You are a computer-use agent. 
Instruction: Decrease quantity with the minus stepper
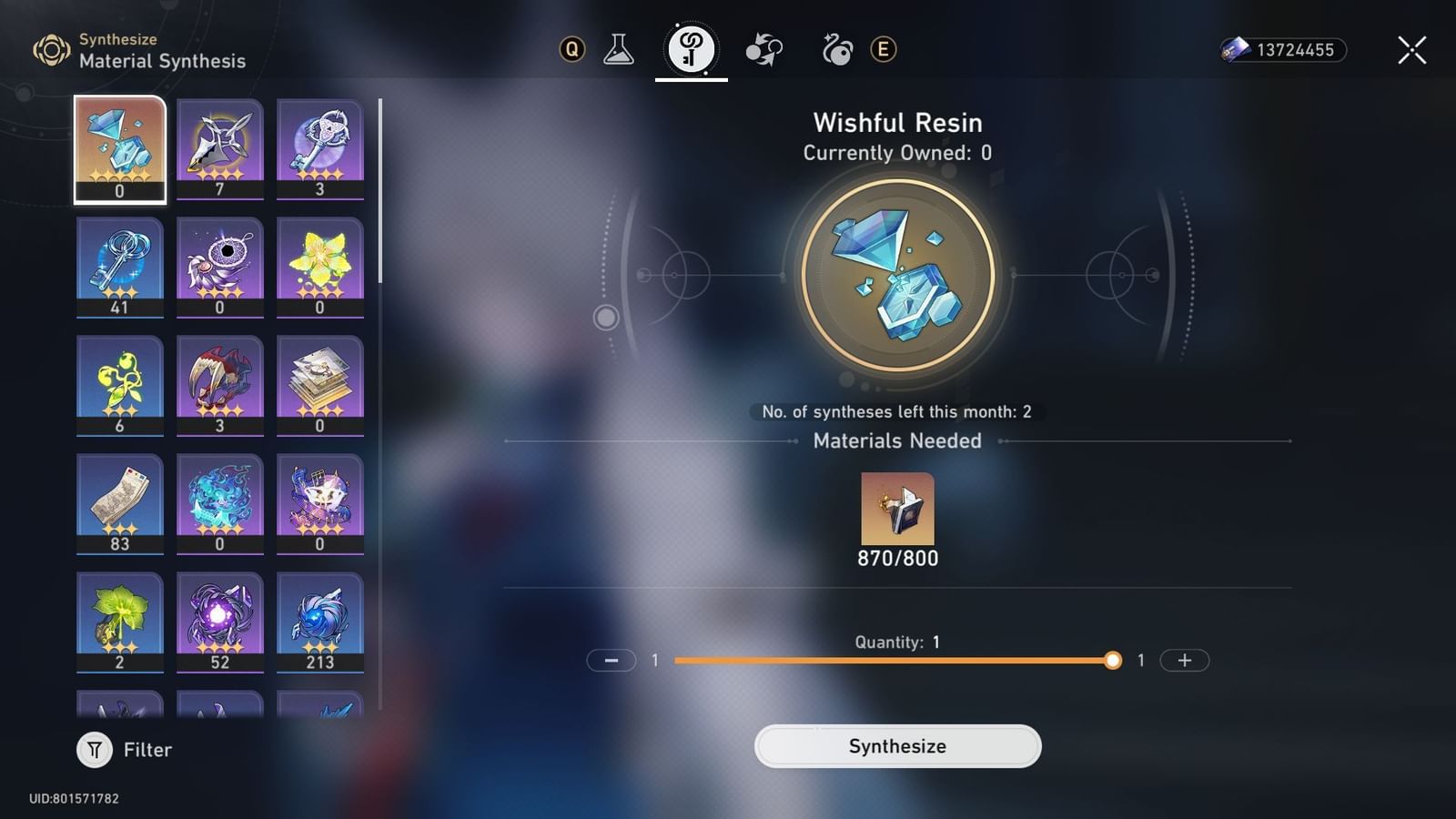click(x=612, y=661)
